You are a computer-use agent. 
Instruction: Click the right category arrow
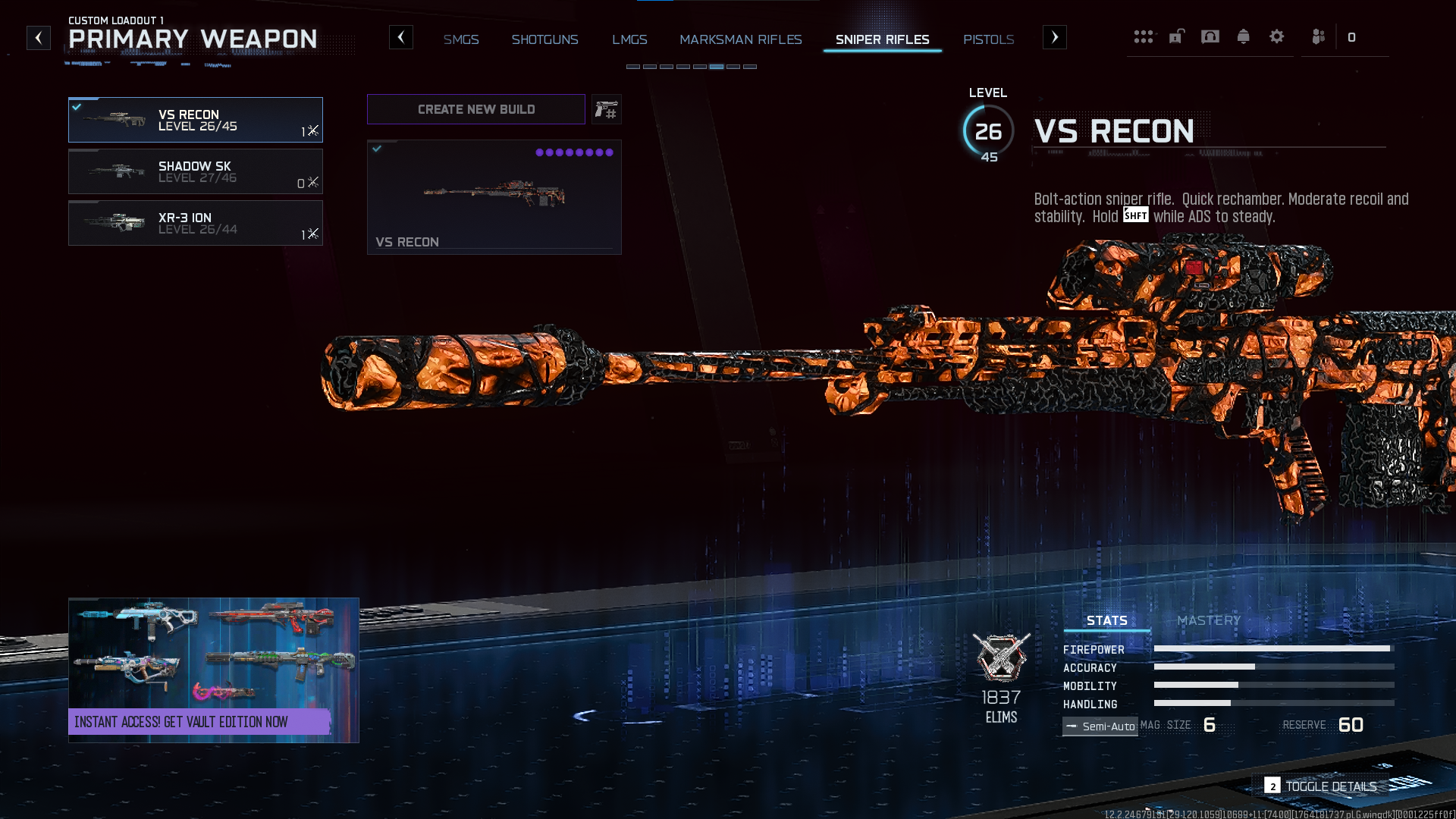(x=1054, y=37)
